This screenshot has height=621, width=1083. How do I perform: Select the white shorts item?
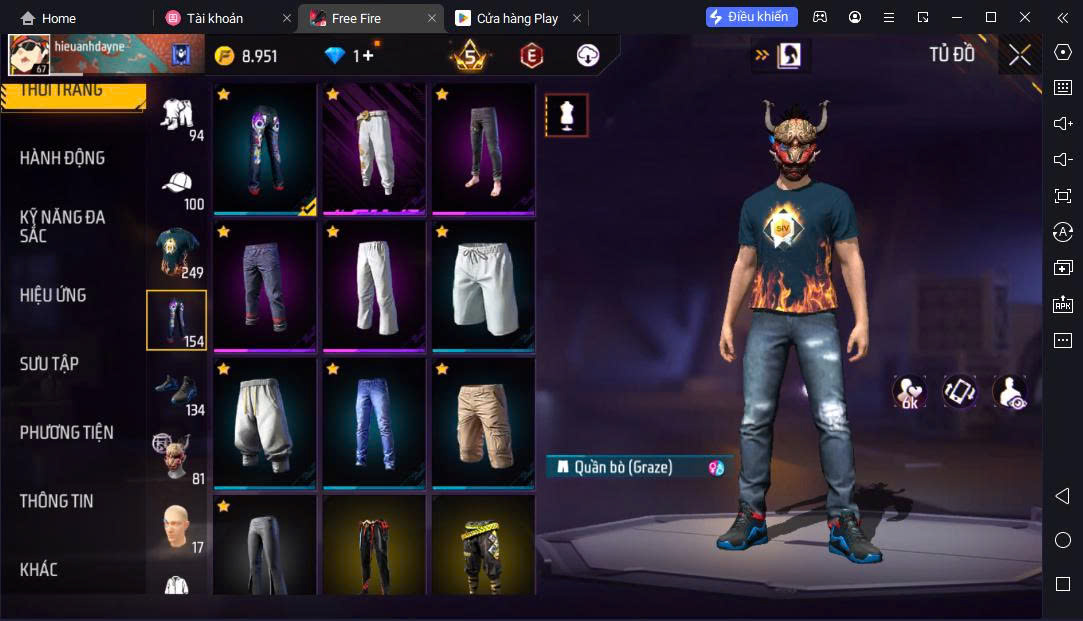[x=483, y=285]
